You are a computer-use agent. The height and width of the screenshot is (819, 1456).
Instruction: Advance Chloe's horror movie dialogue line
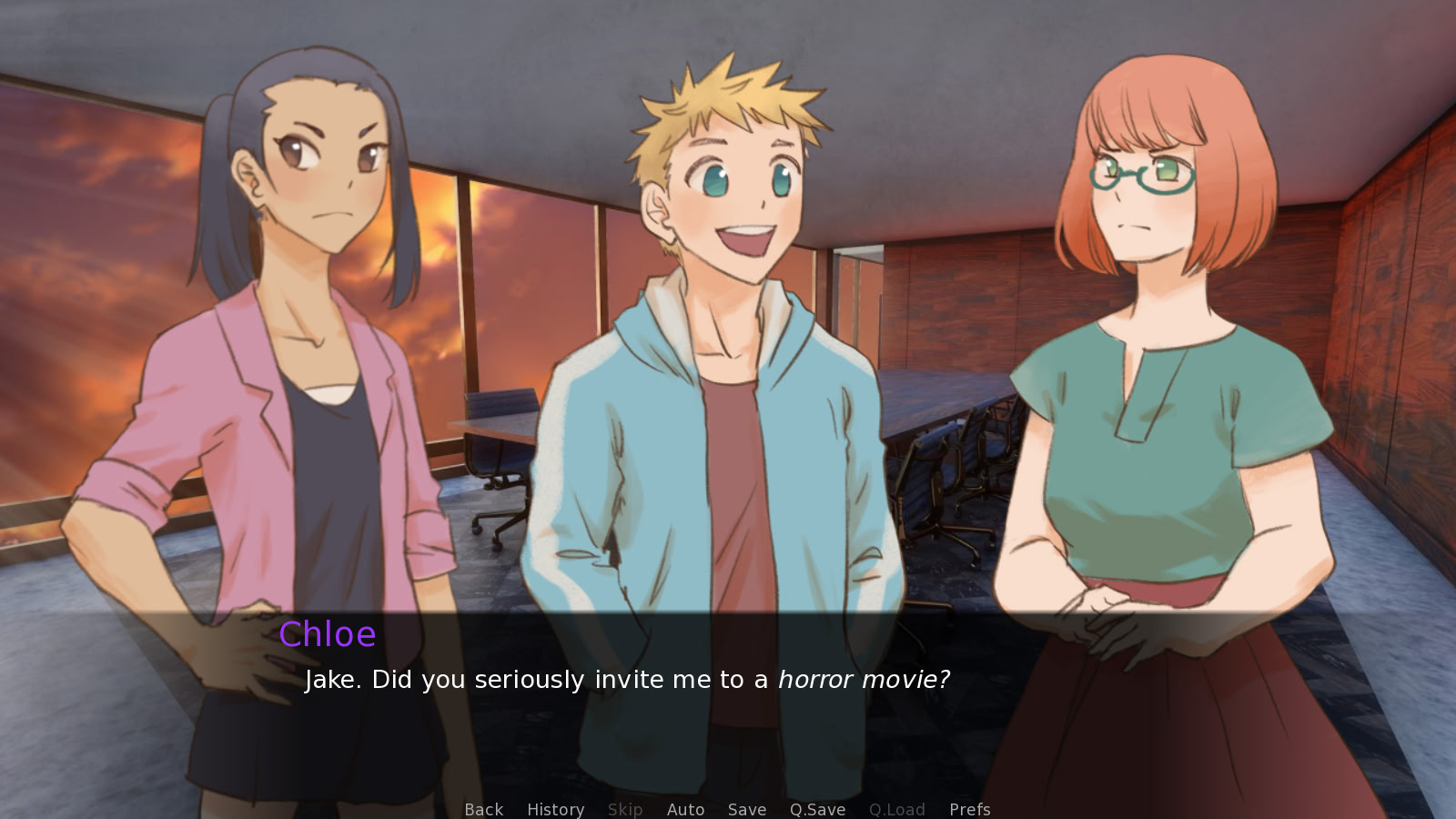point(627,680)
